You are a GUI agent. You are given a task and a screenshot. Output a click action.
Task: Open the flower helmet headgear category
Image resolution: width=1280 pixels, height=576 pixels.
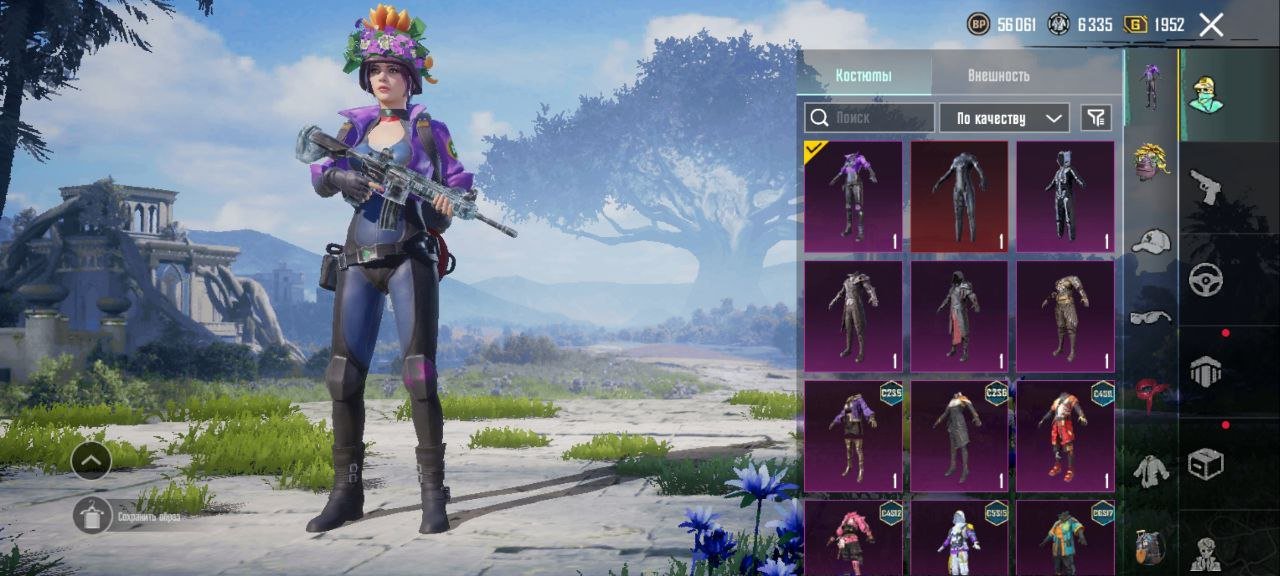tap(1151, 162)
